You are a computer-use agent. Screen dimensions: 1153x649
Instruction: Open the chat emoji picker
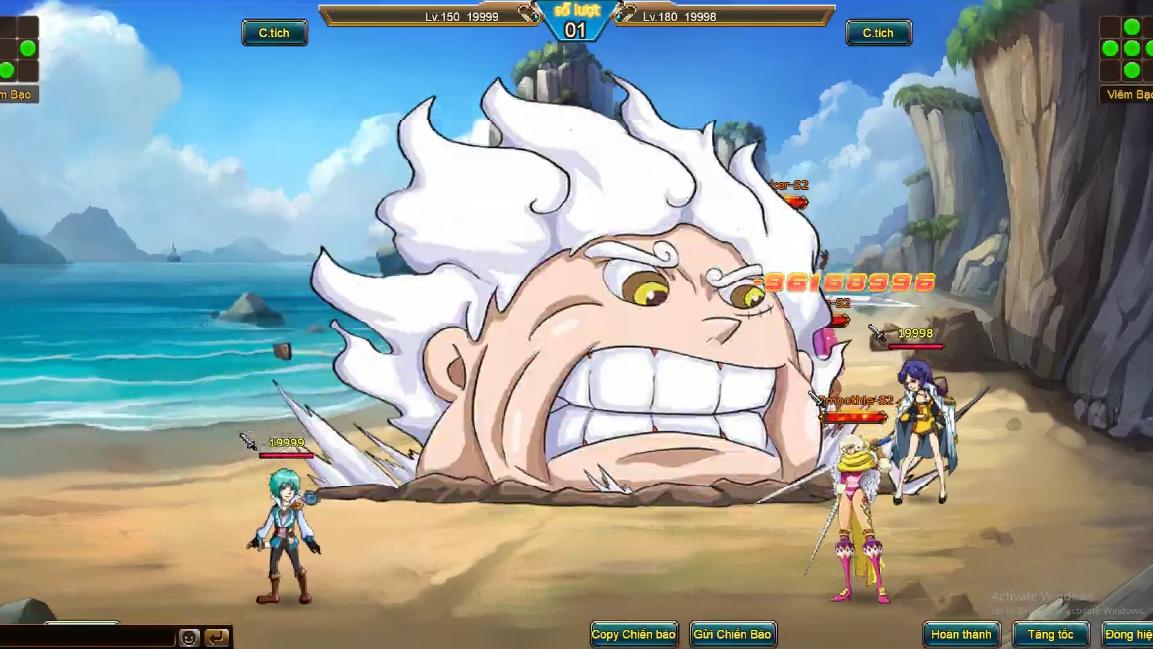[x=189, y=637]
